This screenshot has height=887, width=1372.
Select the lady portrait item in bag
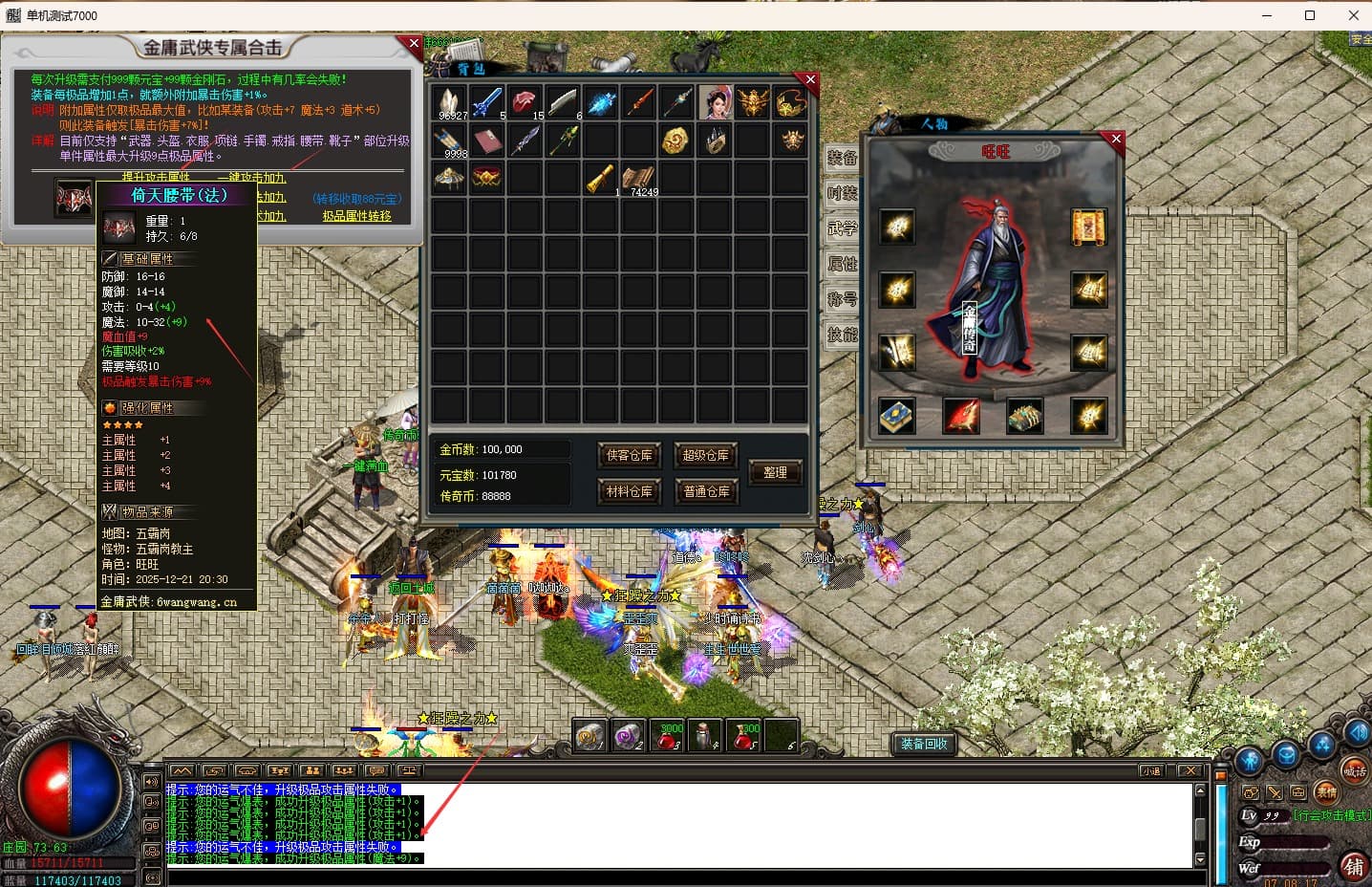[x=715, y=101]
